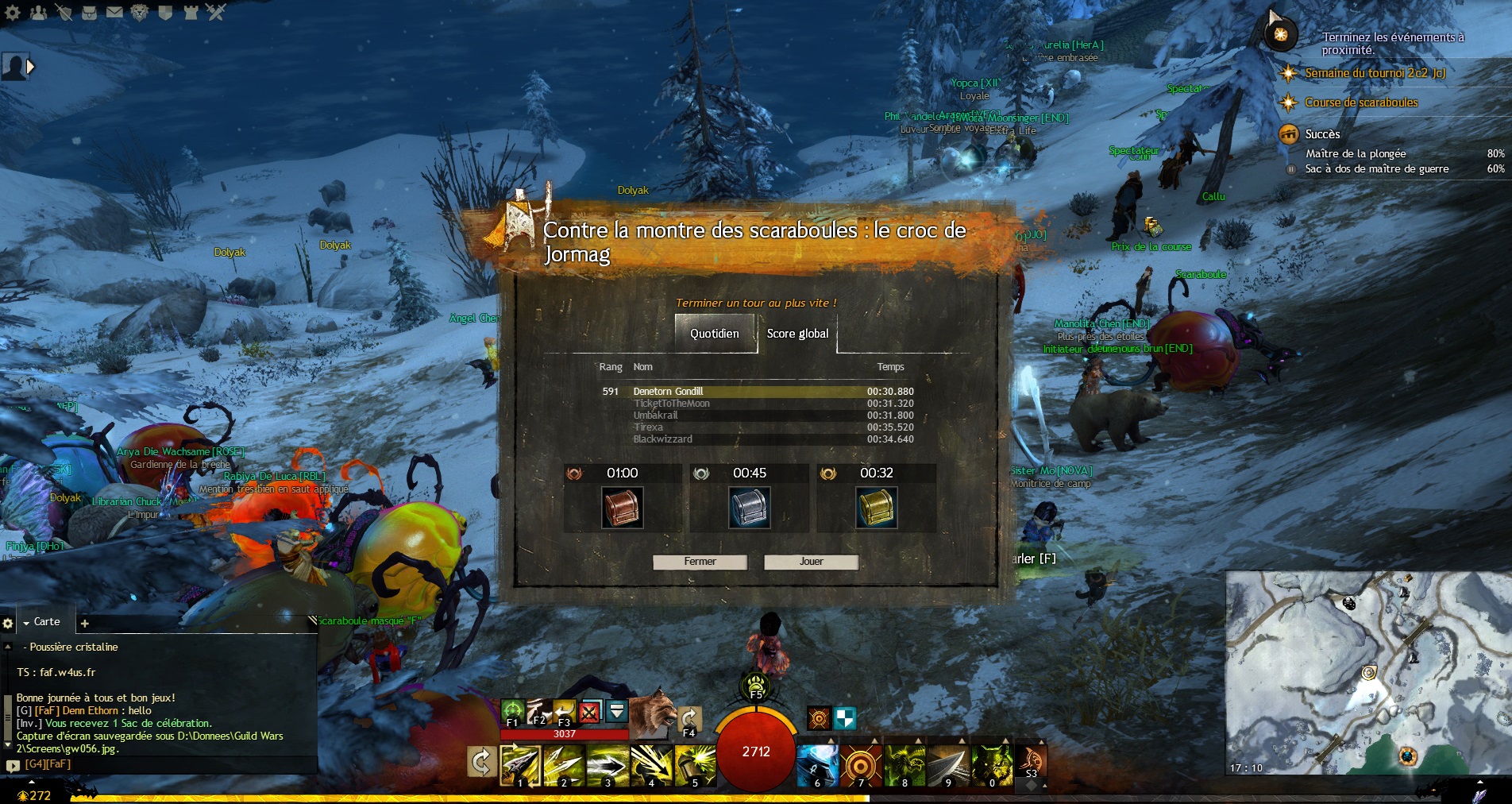Open the mail envelope icon
The image size is (1512, 804).
click(x=114, y=12)
